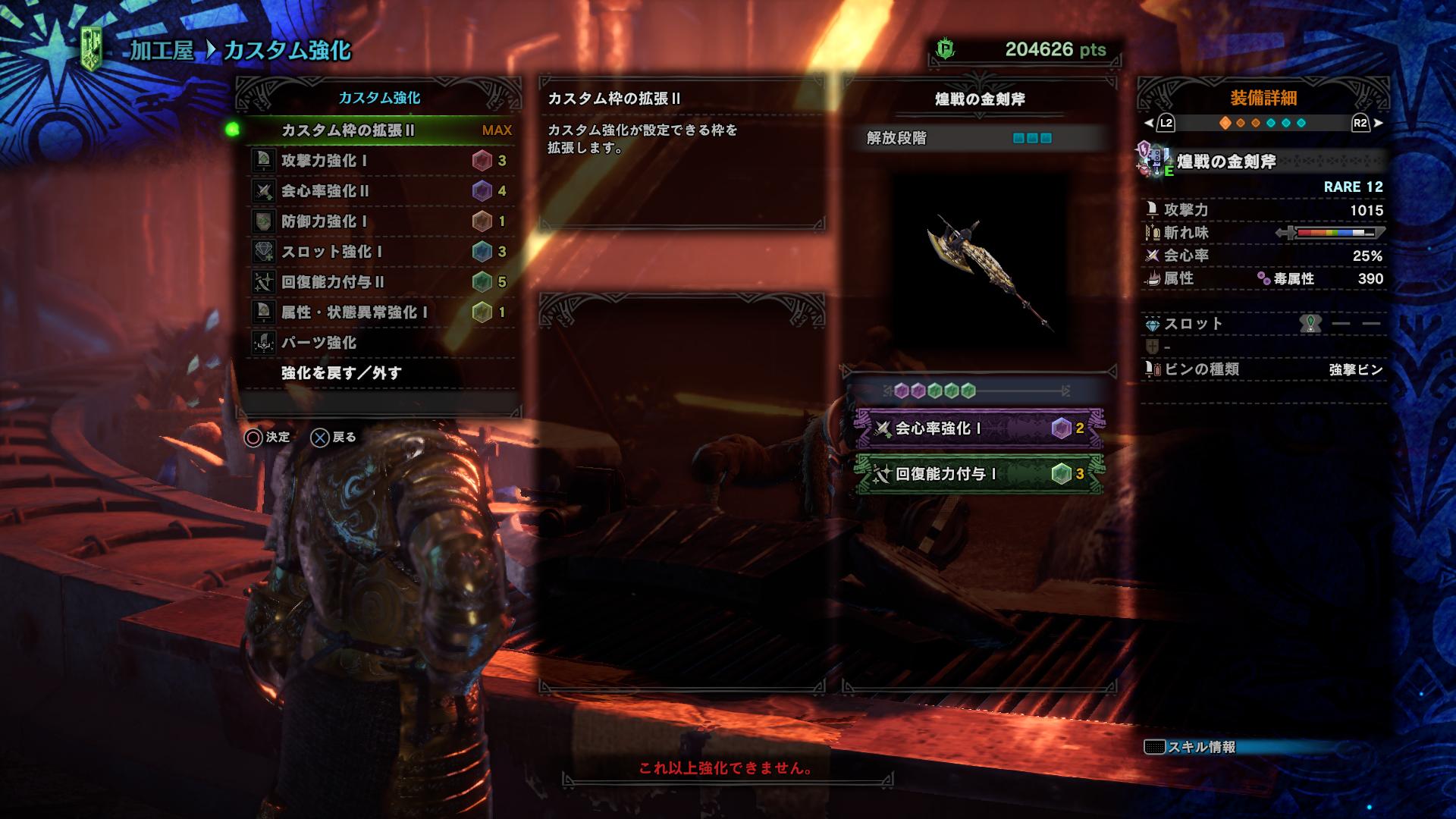The width and height of the screenshot is (1456, 819).
Task: Select the 回復能力付与 II health regen icon
Action: (x=265, y=283)
